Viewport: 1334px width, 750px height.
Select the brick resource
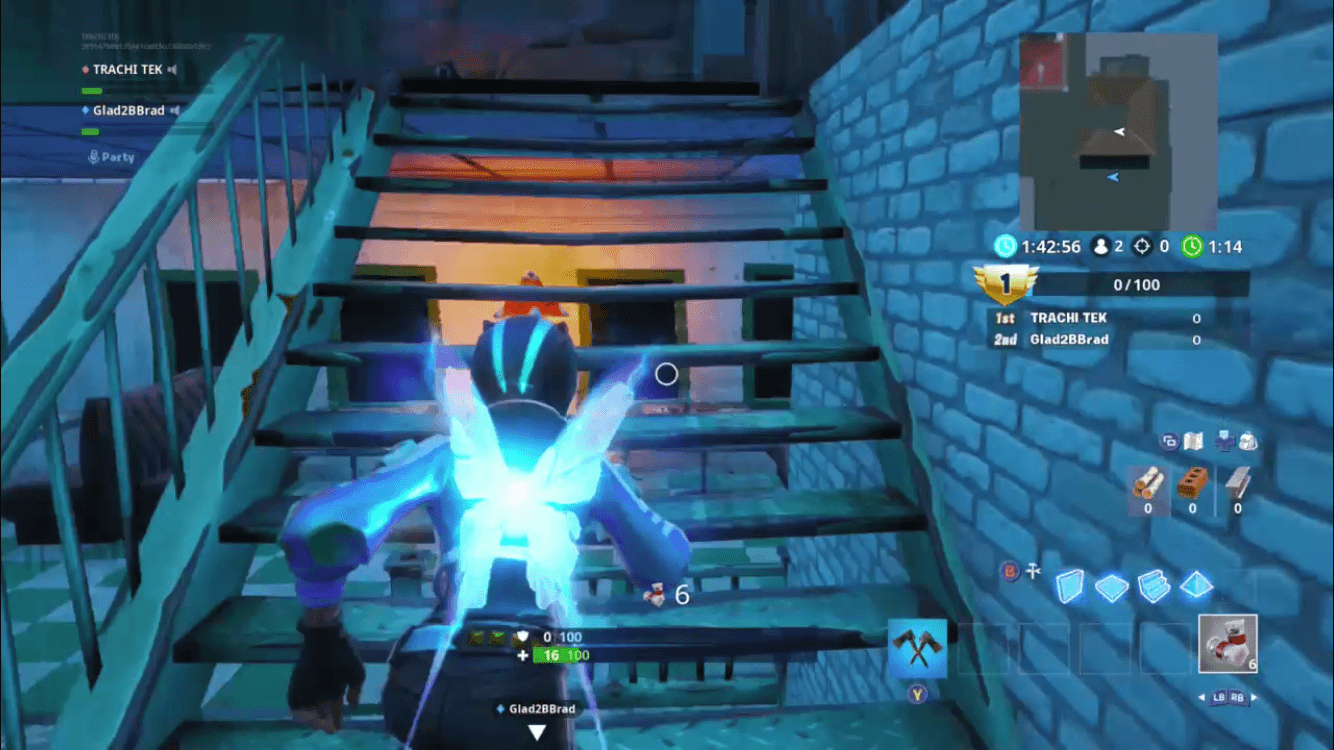1190,488
